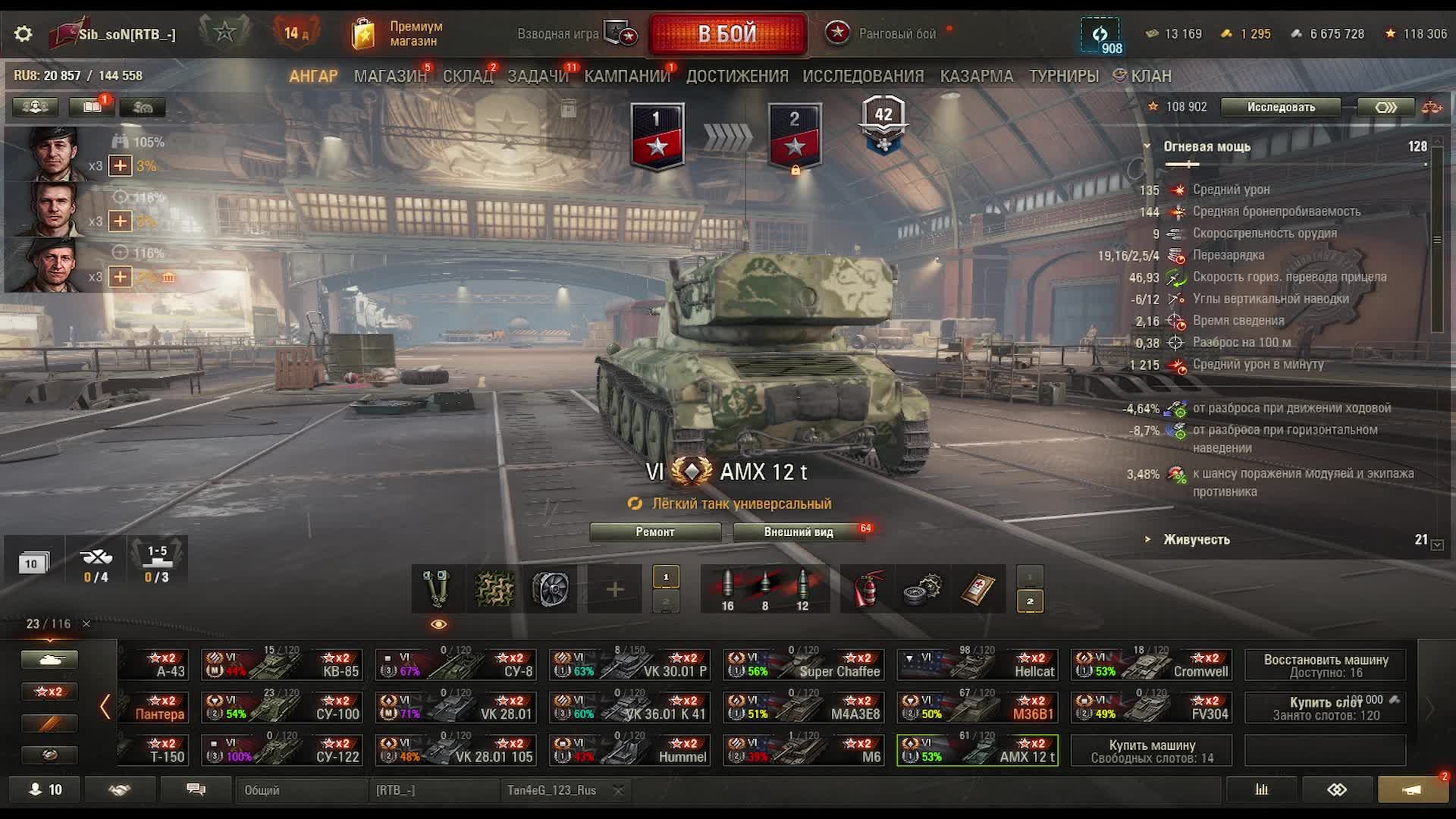Click the Восстановить машину button
This screenshot has width=1456, height=819.
click(x=1326, y=665)
